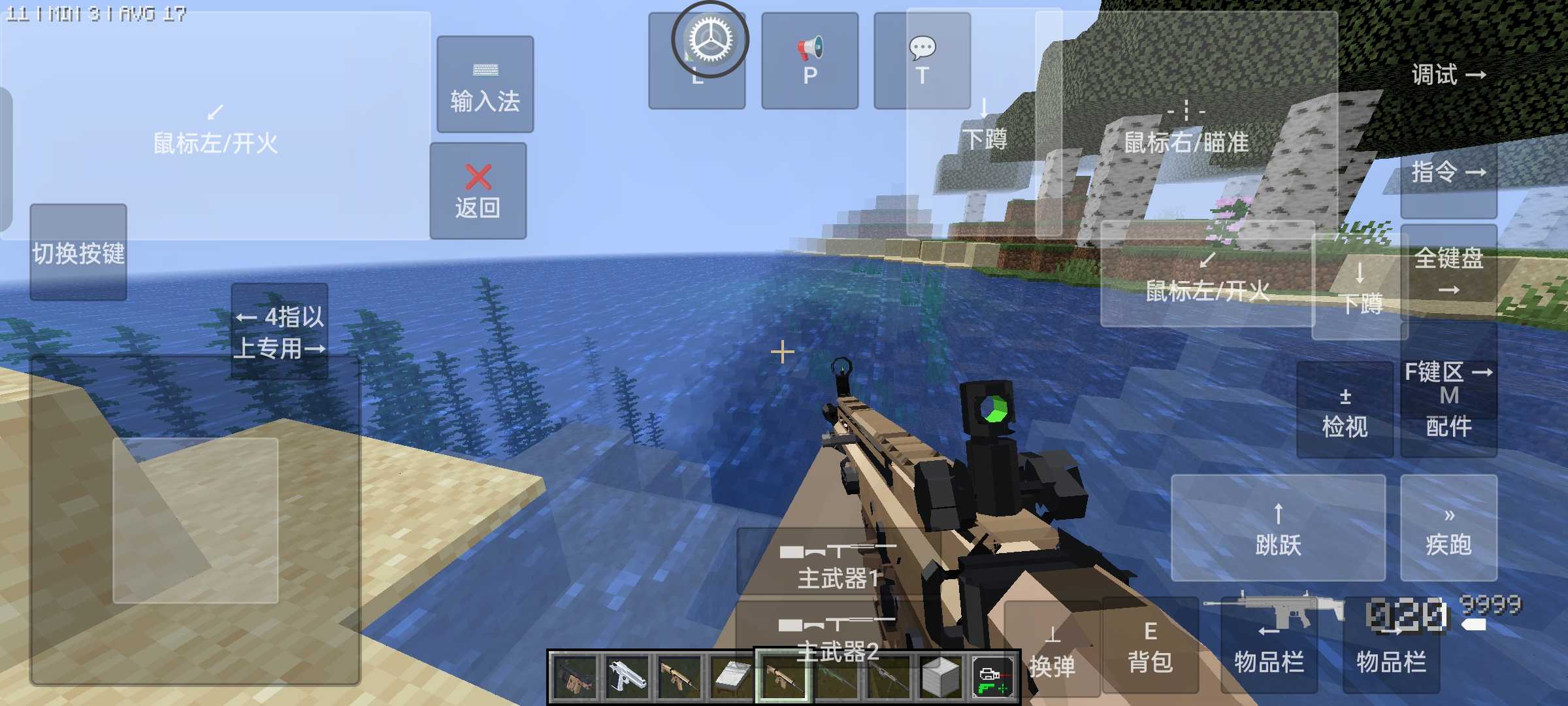This screenshot has height=706, width=1568.
Task: Show the 全键盘 full keyboard
Action: pos(1448,269)
